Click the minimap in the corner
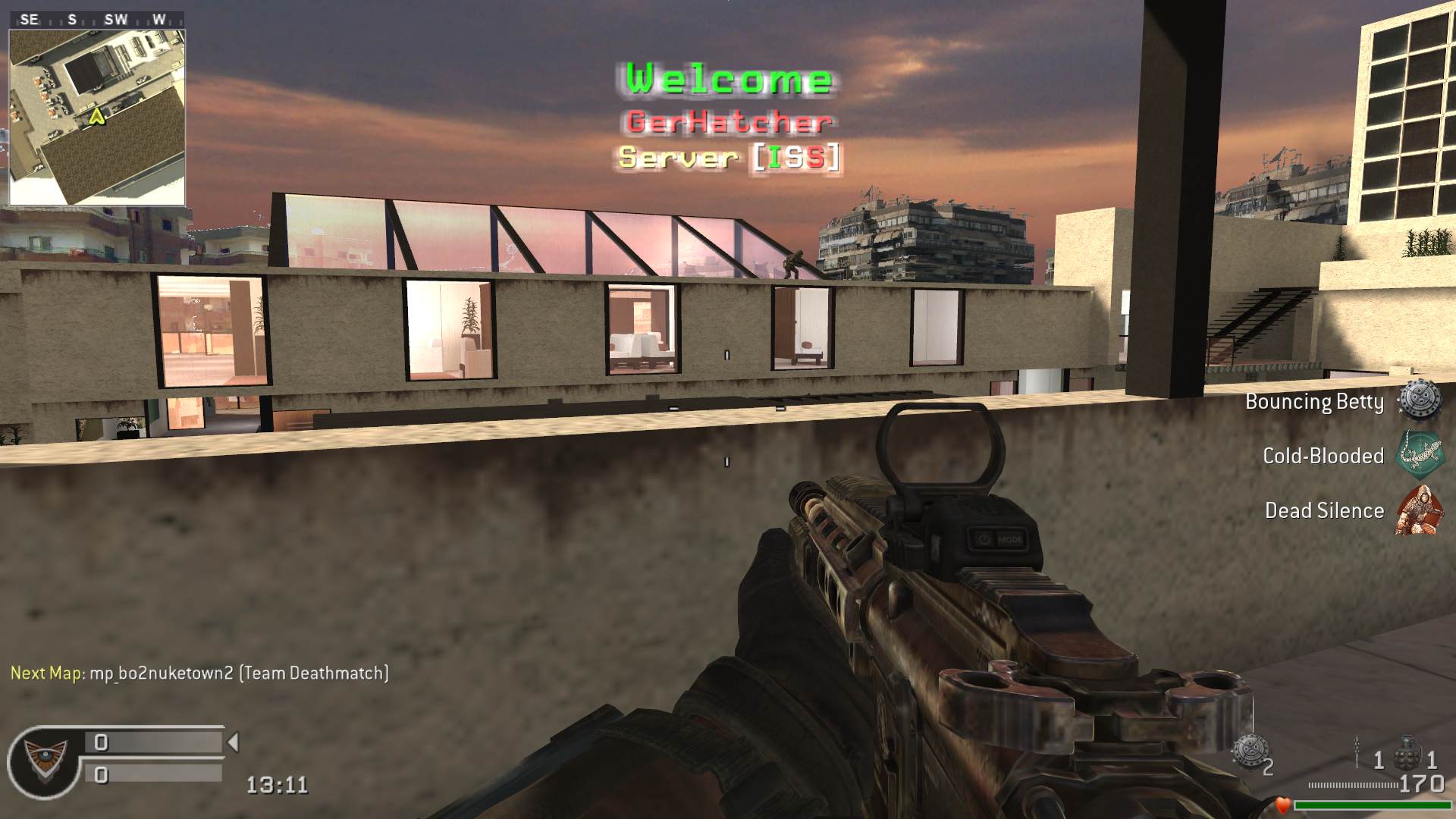This screenshot has width=1456, height=819. point(97,118)
